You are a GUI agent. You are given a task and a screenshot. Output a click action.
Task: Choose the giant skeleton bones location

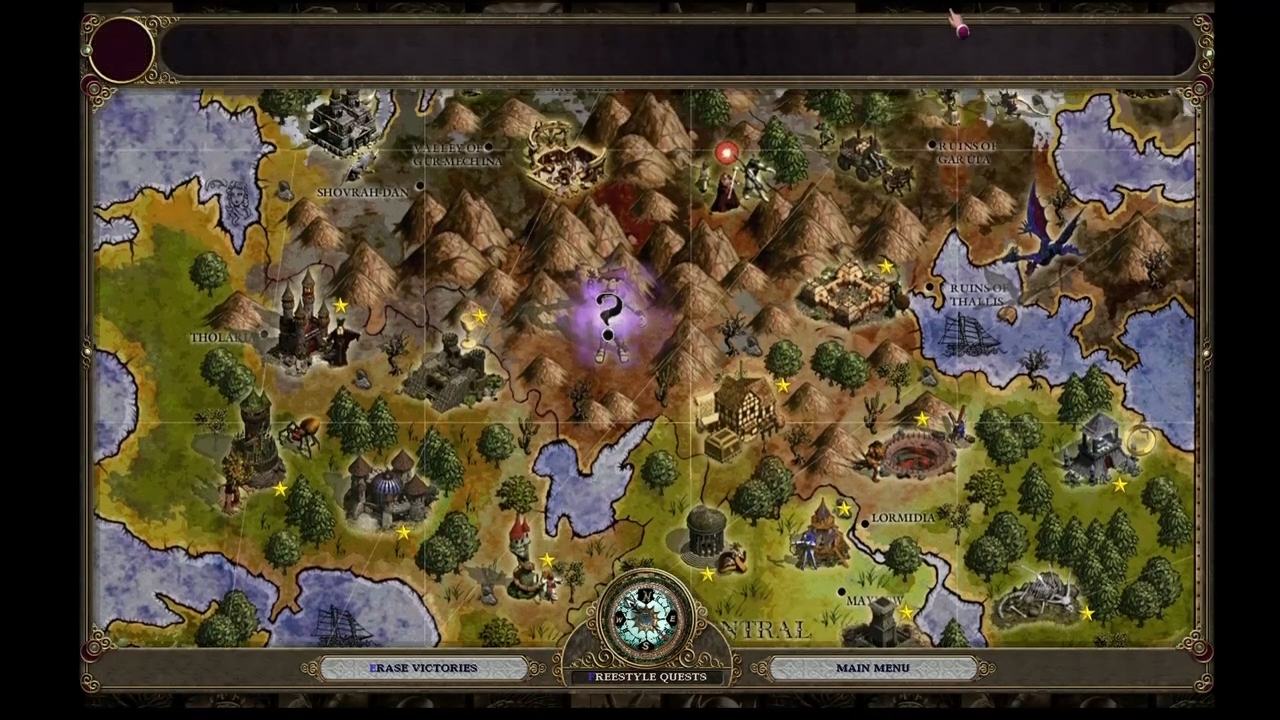[x=1040, y=595]
